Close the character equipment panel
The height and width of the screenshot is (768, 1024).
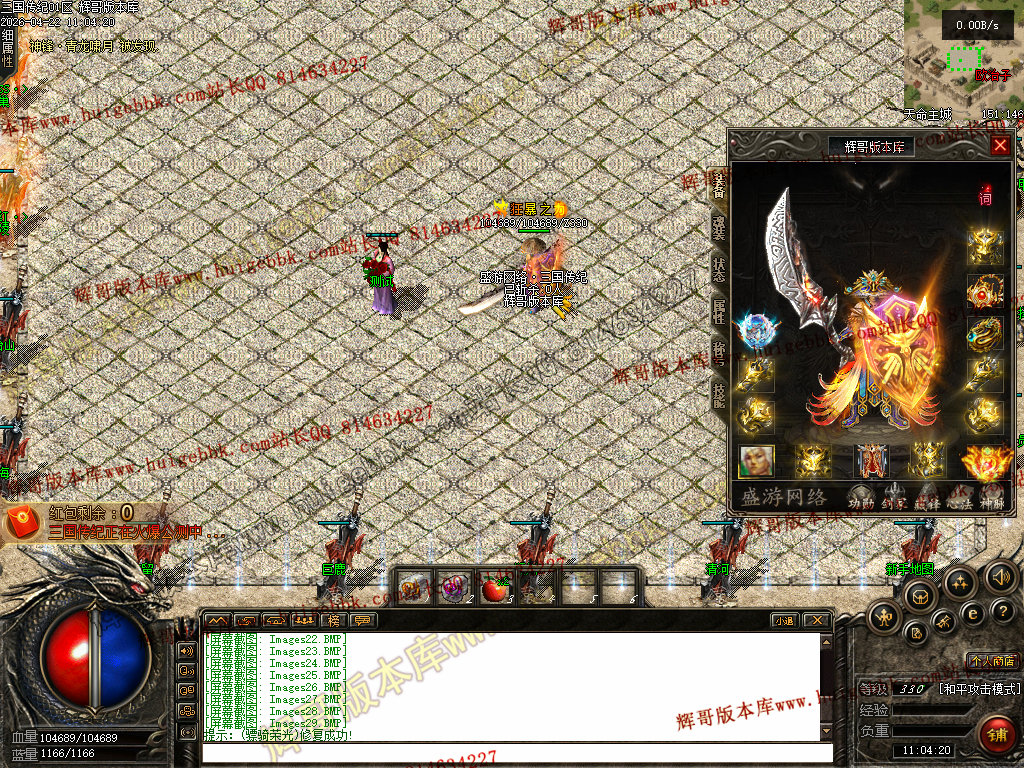tap(999, 145)
